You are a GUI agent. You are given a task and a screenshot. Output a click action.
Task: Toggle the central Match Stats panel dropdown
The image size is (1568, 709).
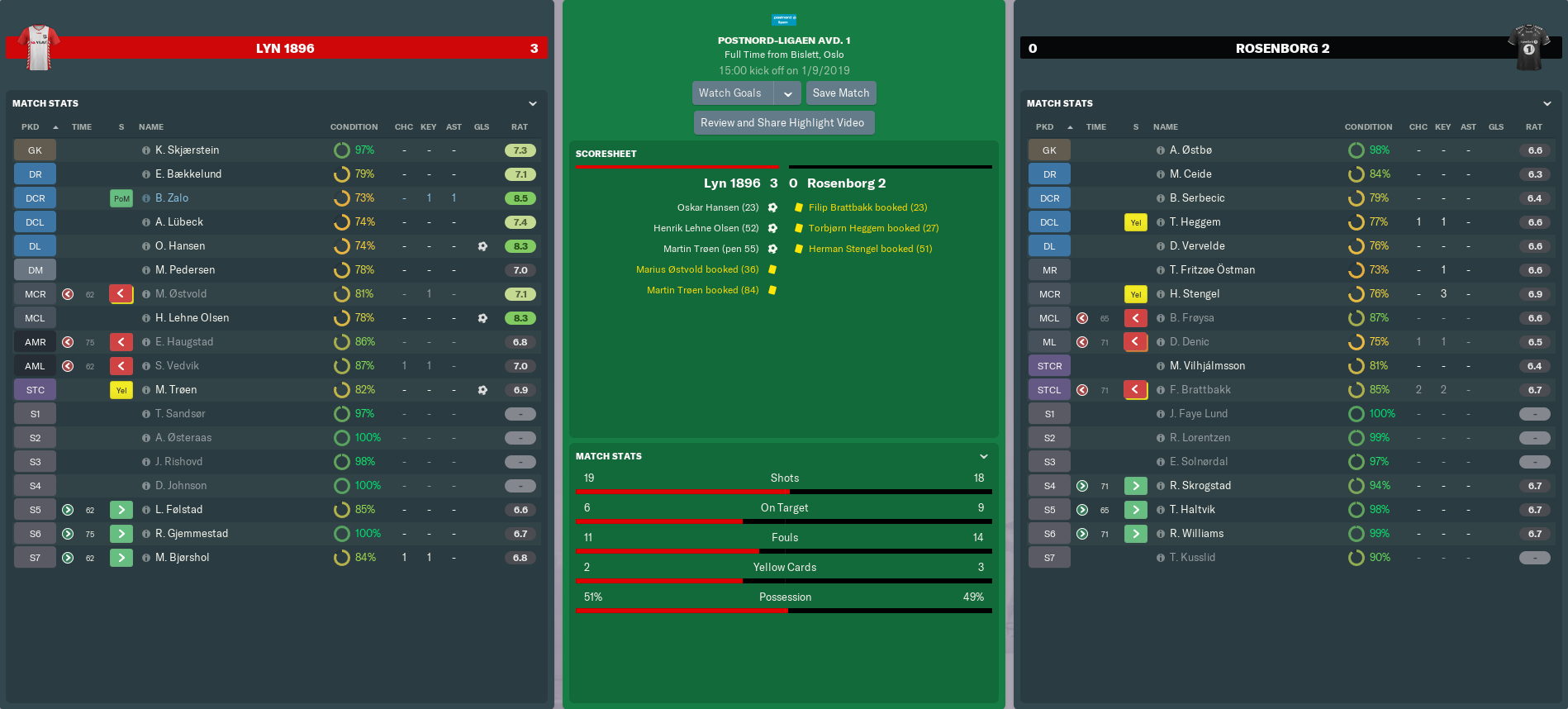tap(983, 456)
